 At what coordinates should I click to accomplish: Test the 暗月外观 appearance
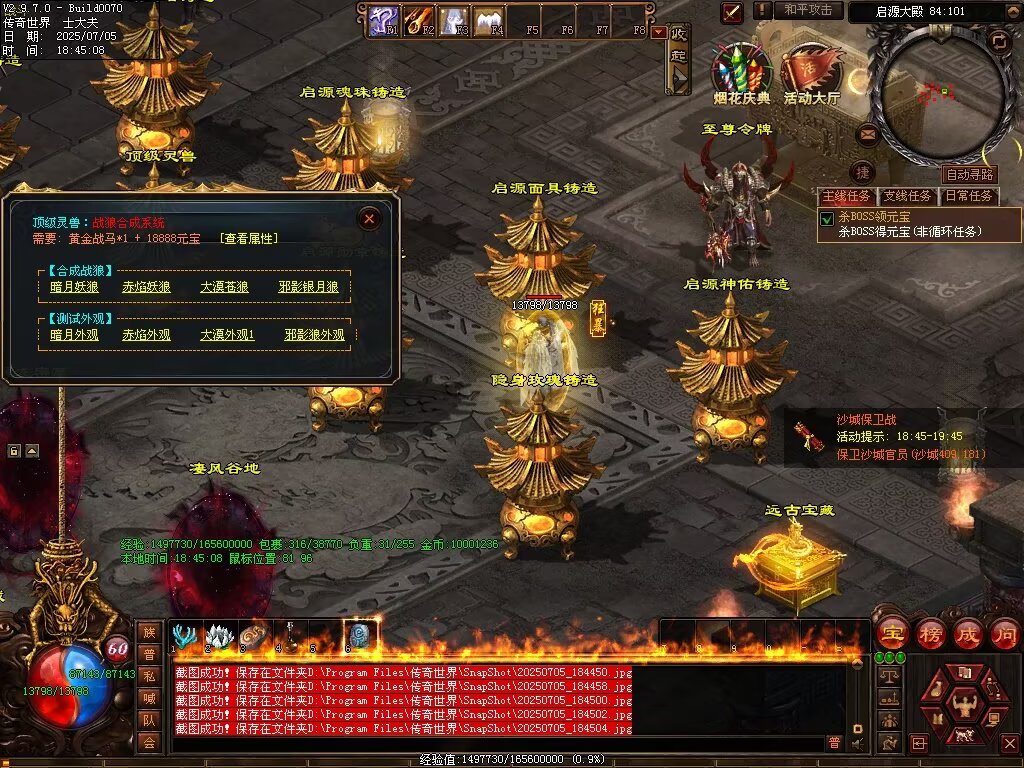[75, 335]
